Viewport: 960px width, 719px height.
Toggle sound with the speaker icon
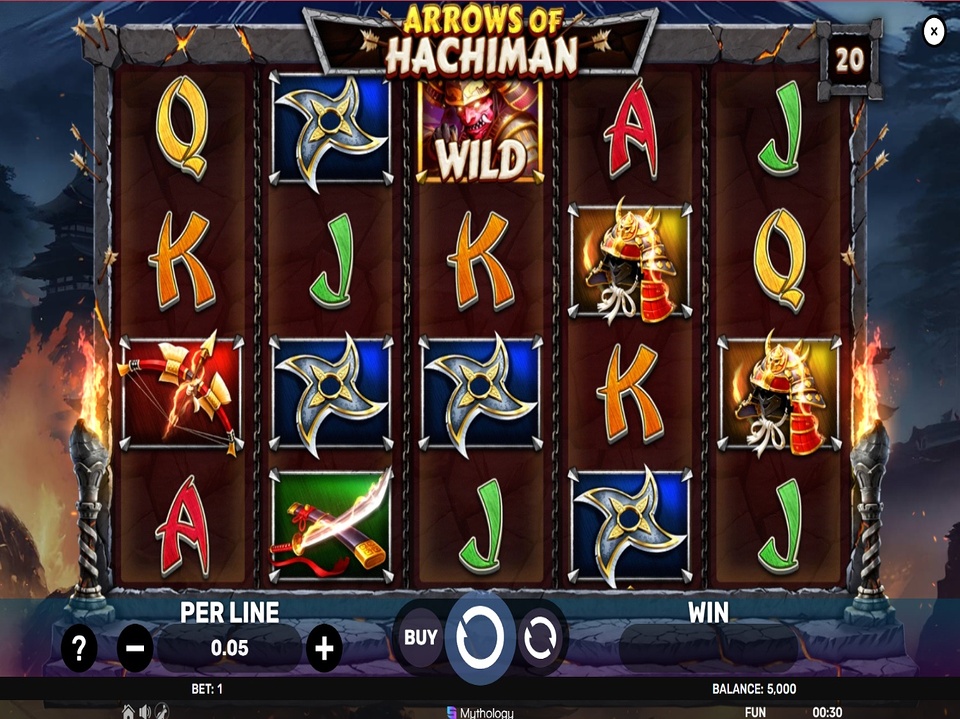[x=145, y=711]
